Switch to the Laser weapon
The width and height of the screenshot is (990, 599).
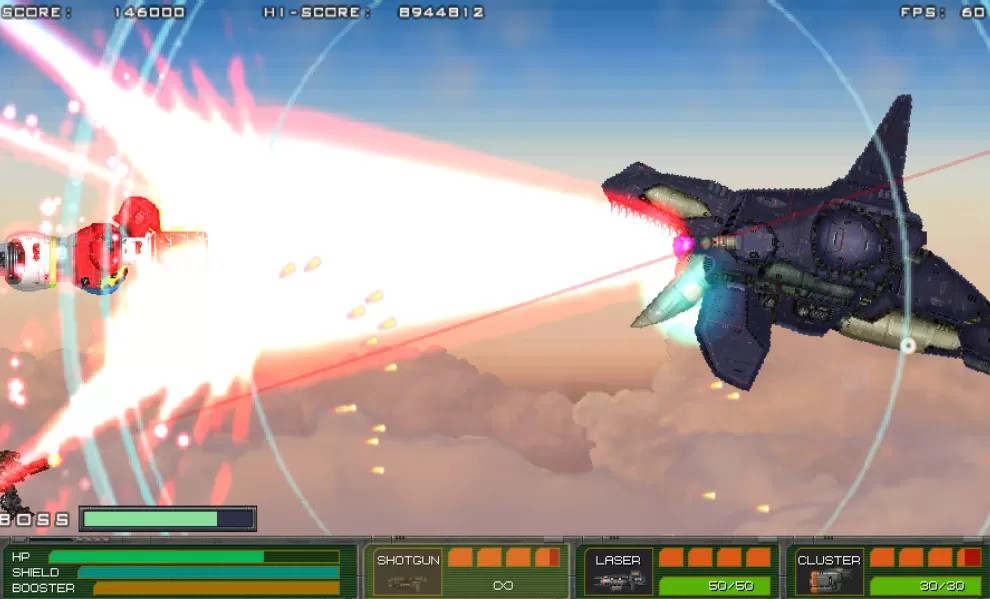point(618,572)
